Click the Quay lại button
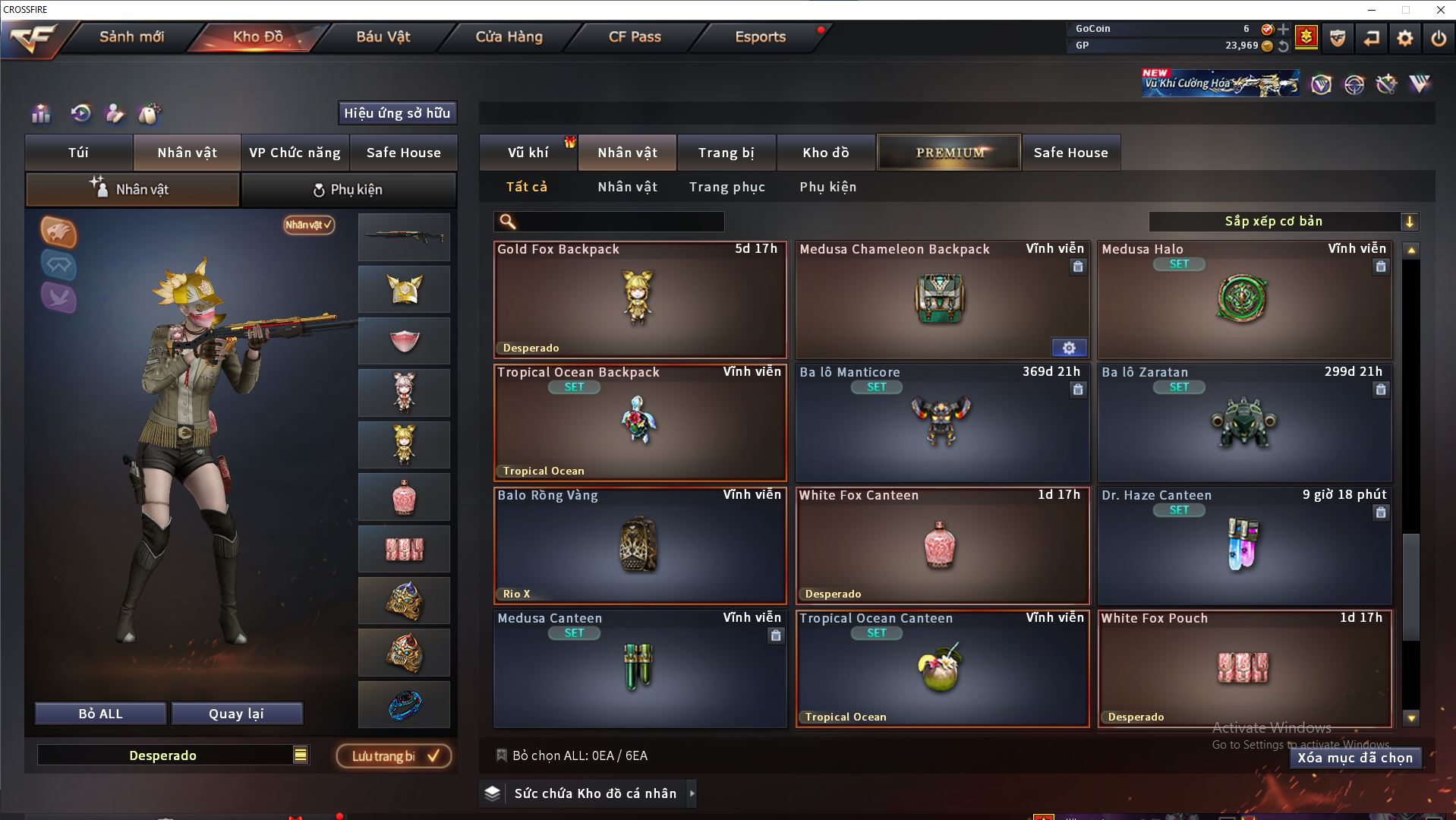 (x=236, y=714)
